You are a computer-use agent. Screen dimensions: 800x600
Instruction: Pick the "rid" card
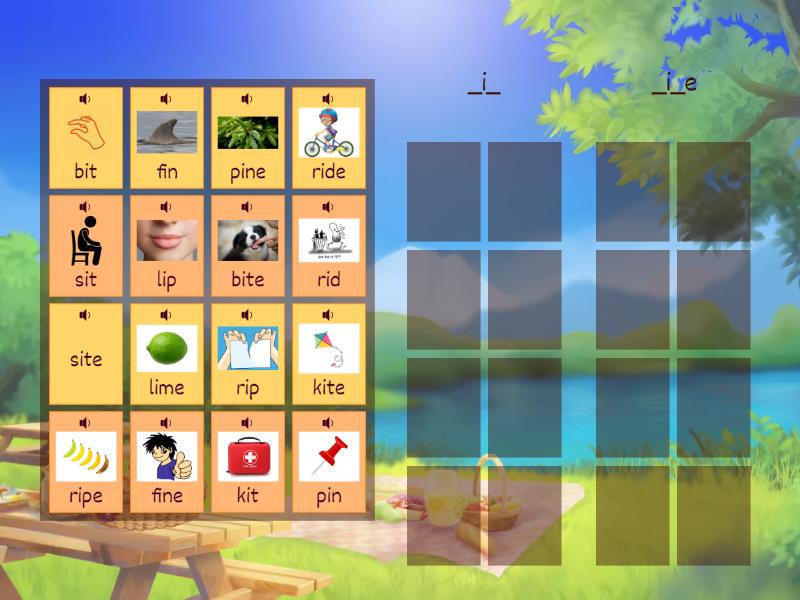point(329,246)
